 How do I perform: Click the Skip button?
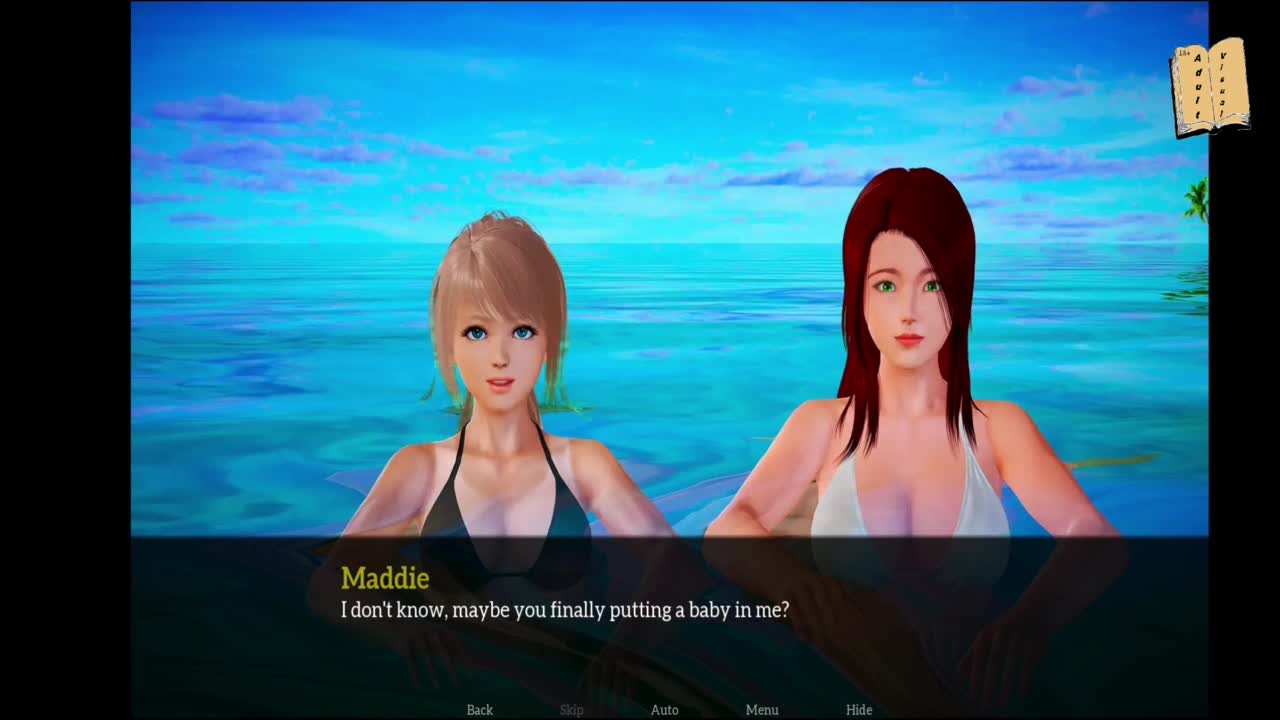coord(572,710)
